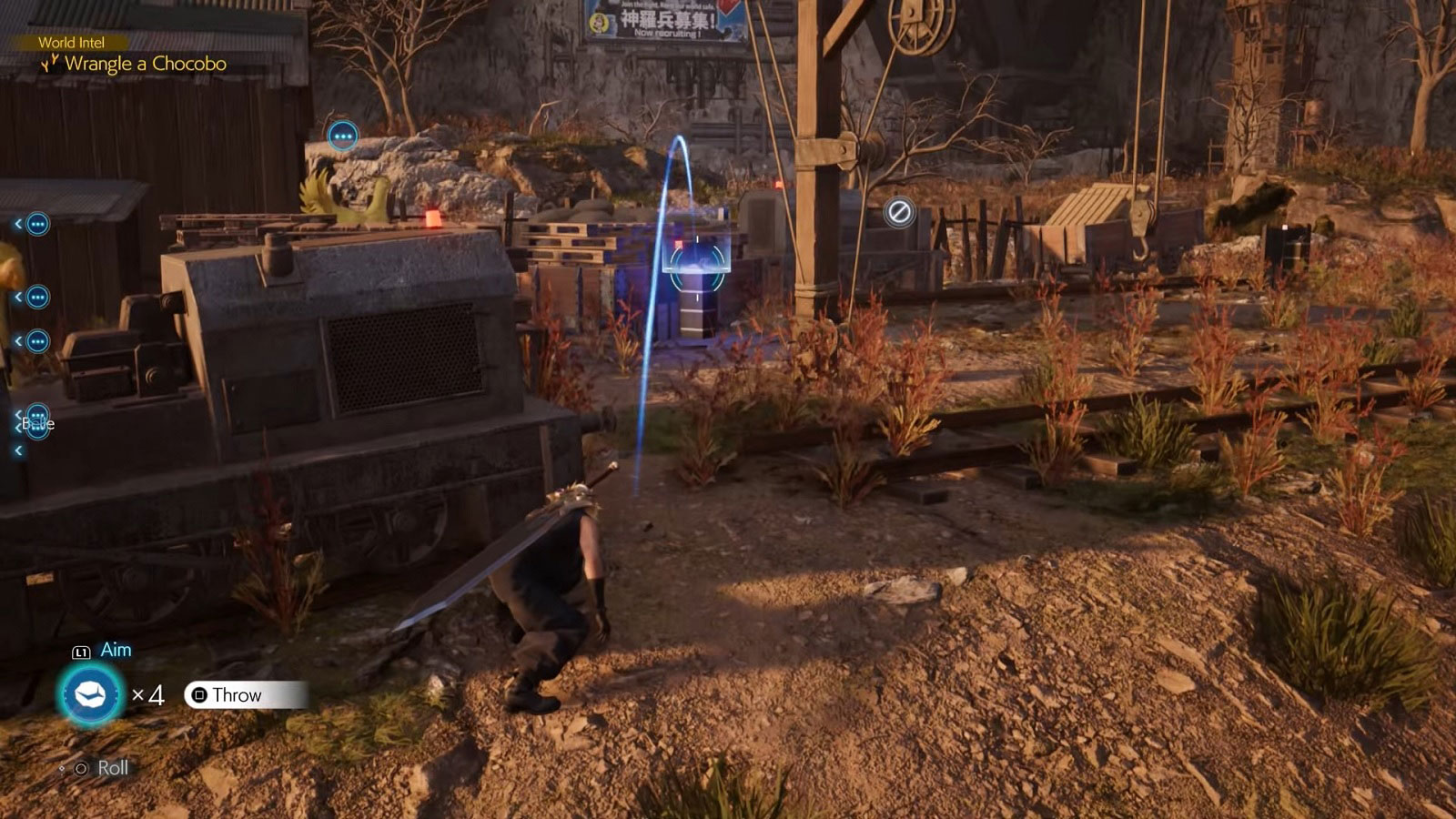The height and width of the screenshot is (819, 1456).
Task: Click the crossed-circle no-entry marker
Action: click(899, 213)
